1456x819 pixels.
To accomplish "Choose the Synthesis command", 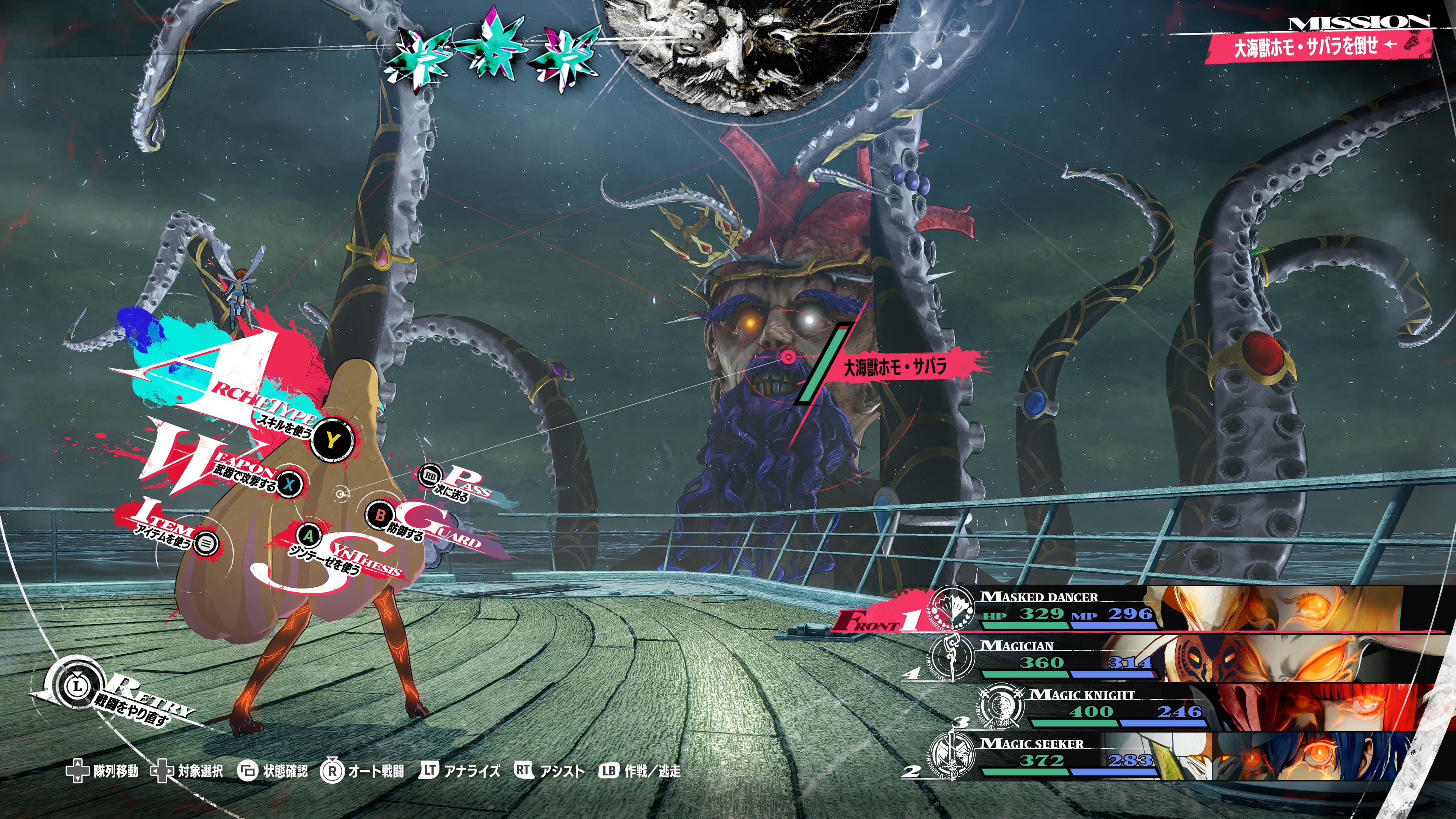I will coord(309,535).
